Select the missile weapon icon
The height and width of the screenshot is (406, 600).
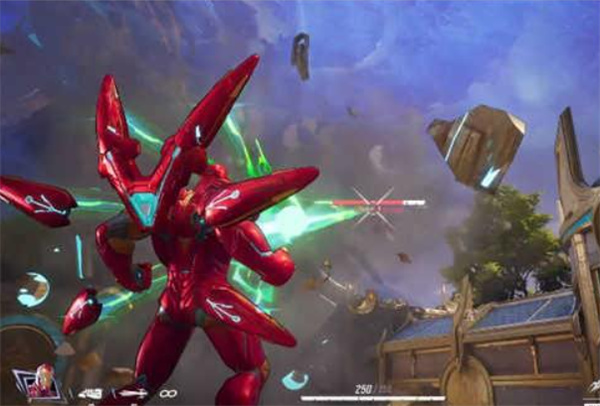(132, 394)
